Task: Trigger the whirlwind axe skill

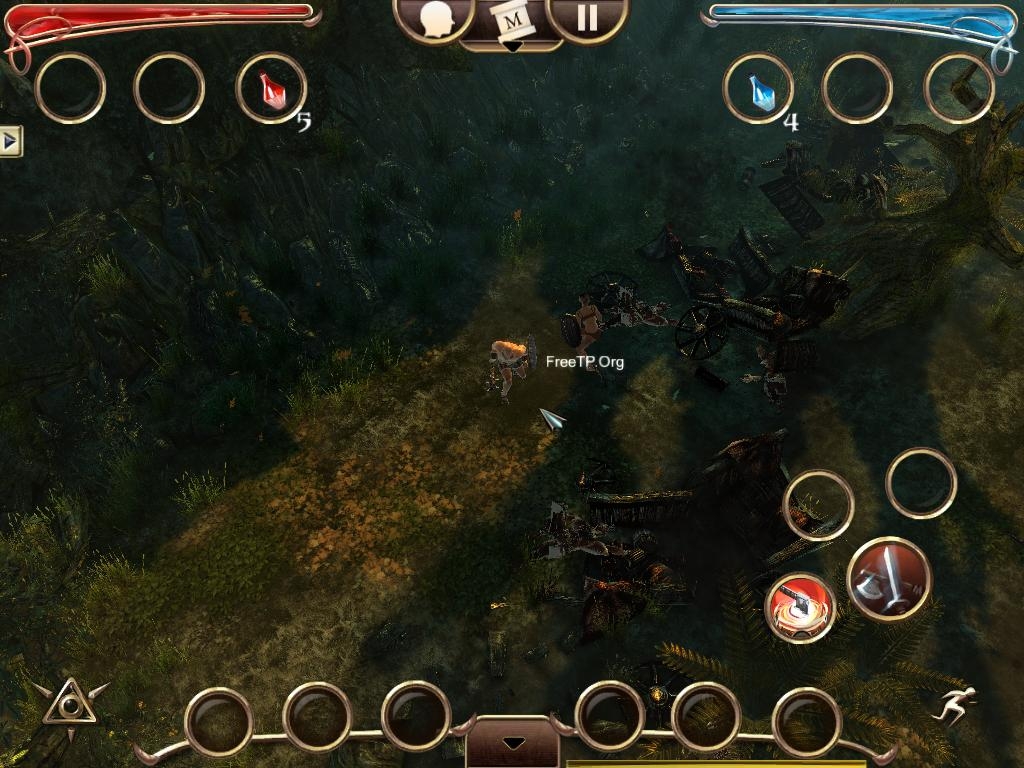Action: tap(801, 607)
